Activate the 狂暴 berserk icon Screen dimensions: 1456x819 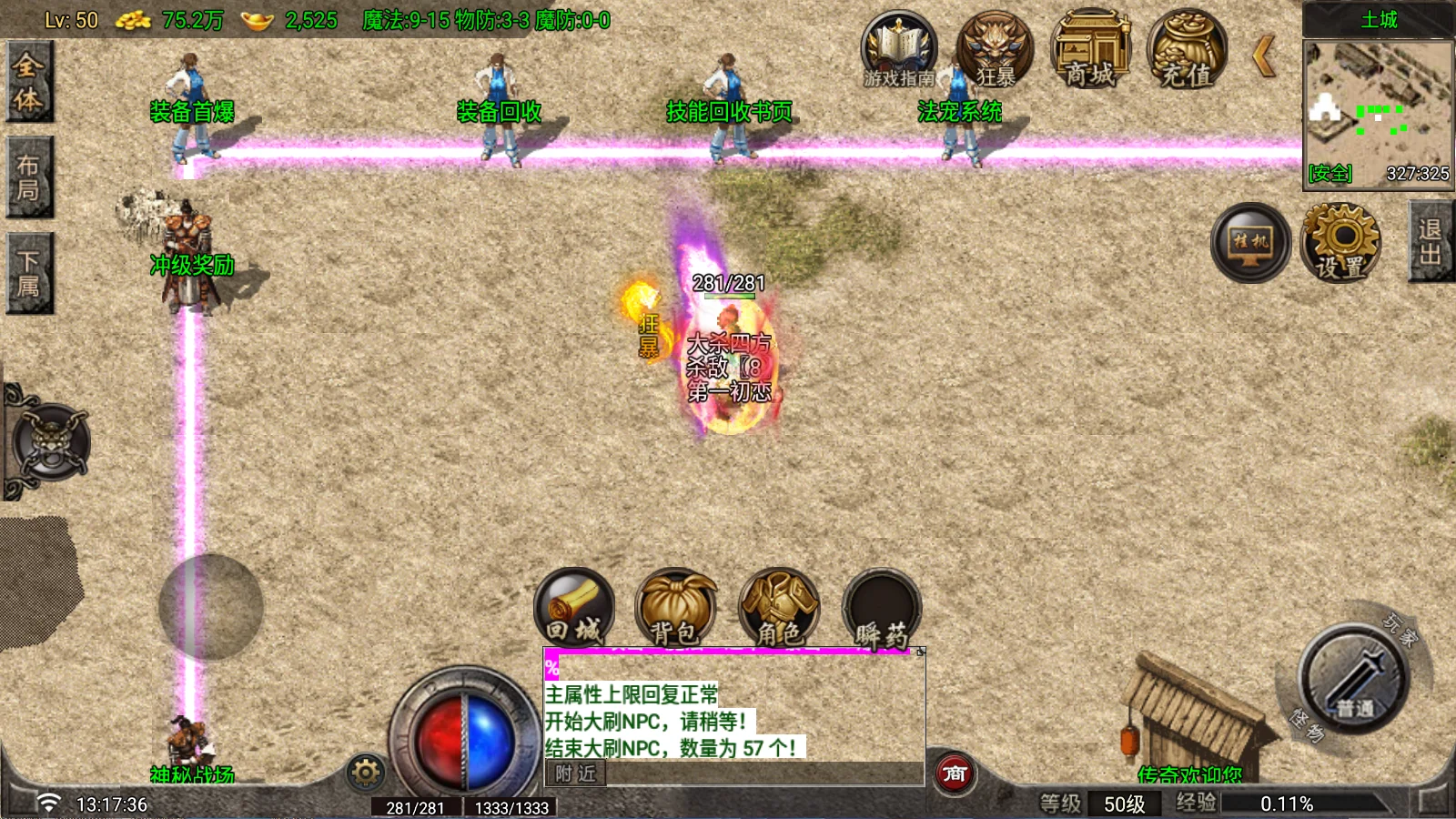pos(995,50)
